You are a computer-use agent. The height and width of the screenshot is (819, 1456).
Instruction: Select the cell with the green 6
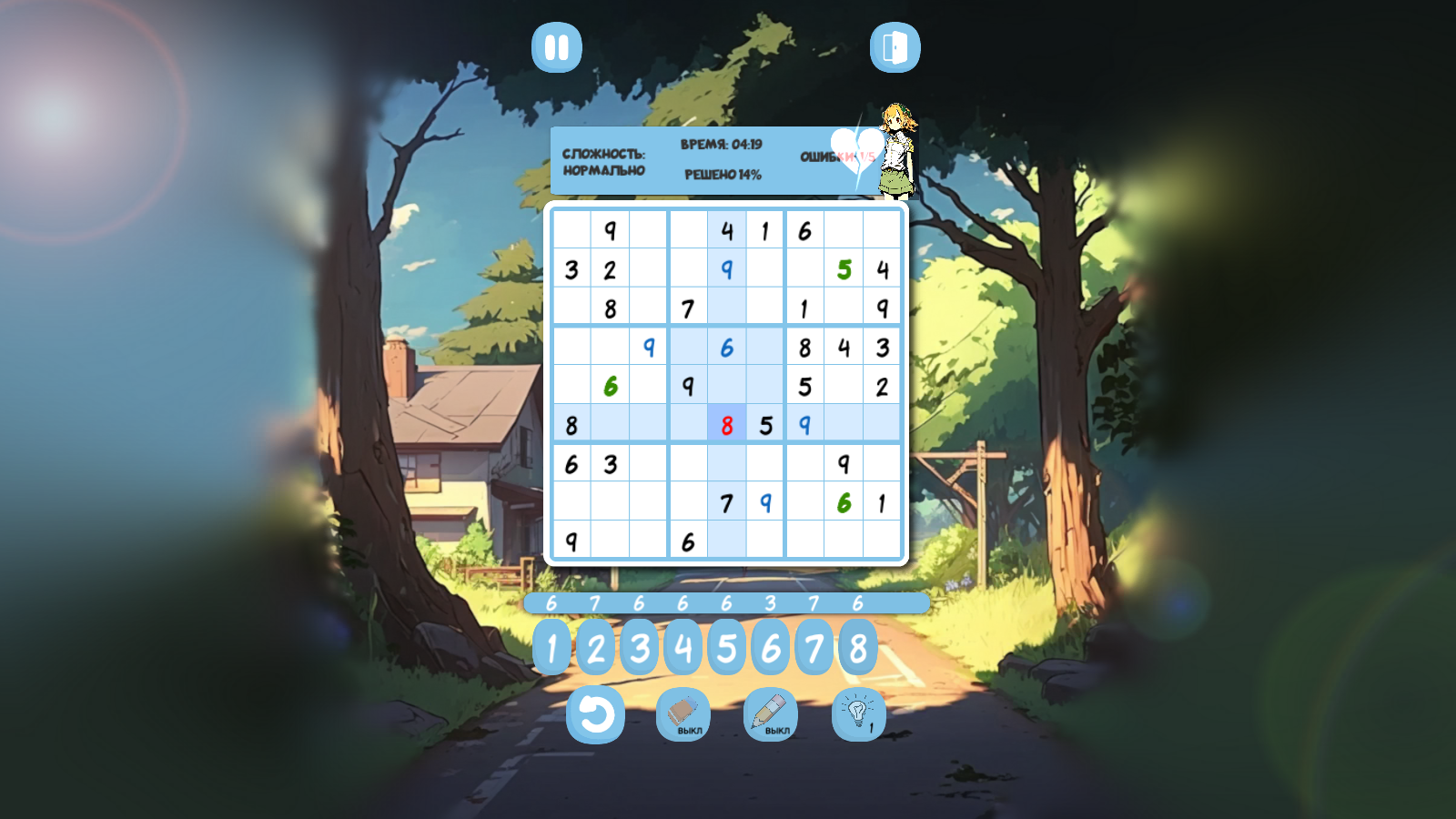click(610, 385)
